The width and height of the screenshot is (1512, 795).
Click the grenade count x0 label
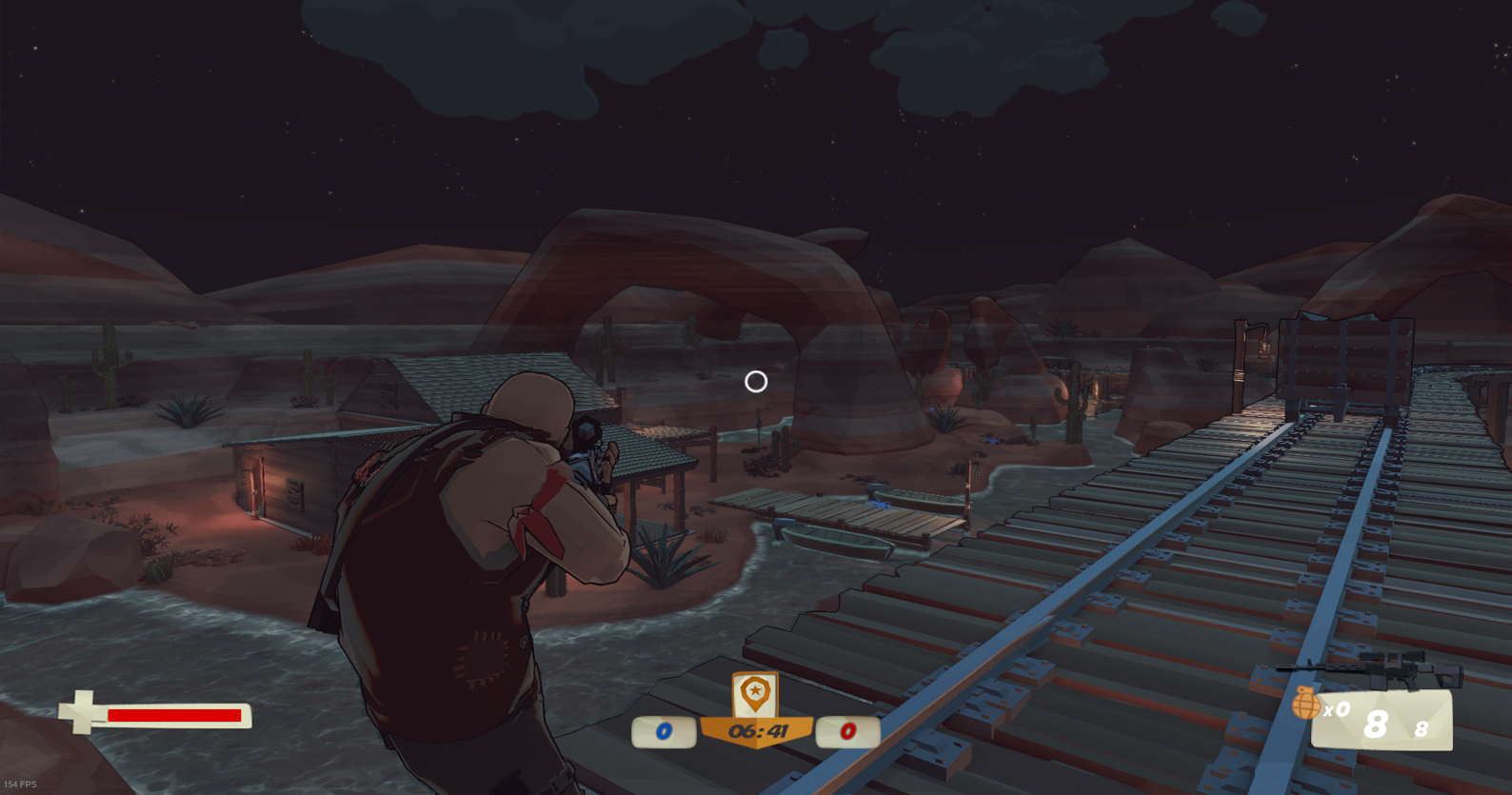coord(1337,708)
